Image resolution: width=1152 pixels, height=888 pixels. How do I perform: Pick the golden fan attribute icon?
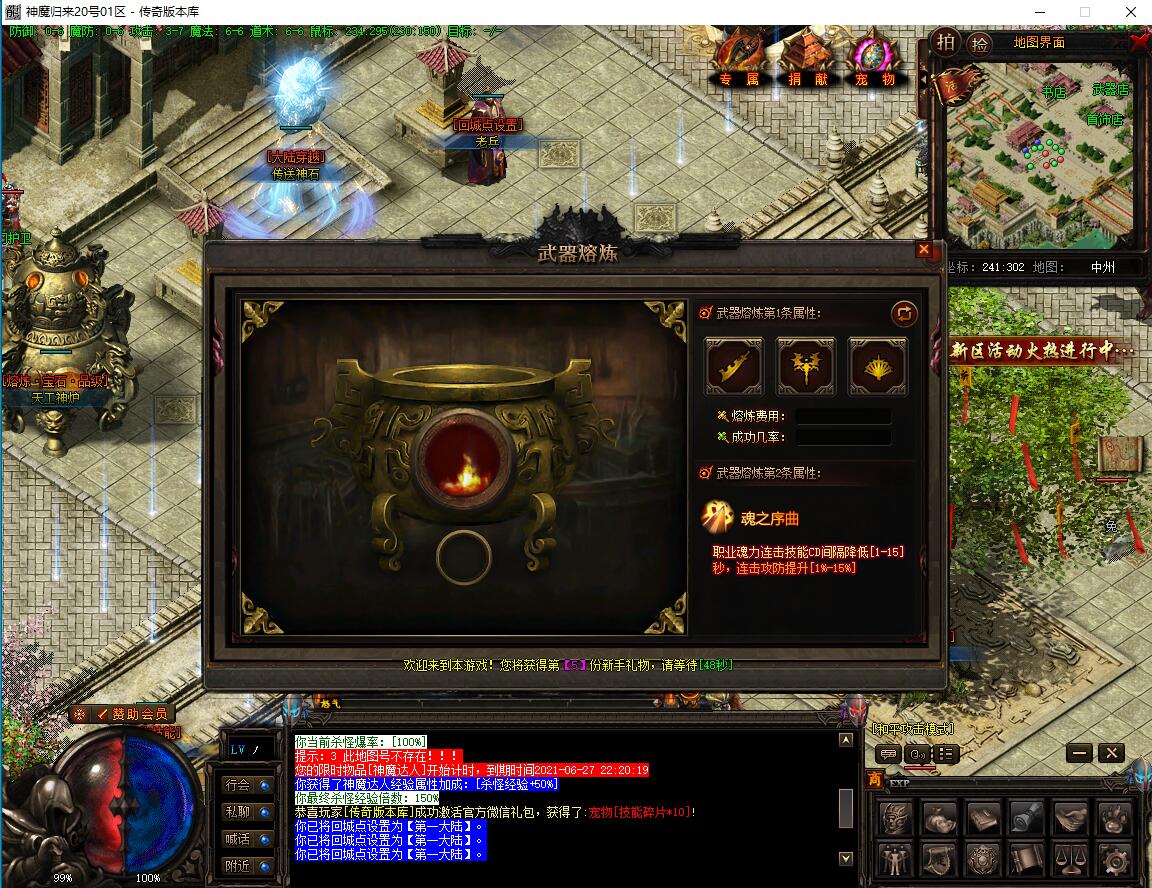[x=878, y=366]
